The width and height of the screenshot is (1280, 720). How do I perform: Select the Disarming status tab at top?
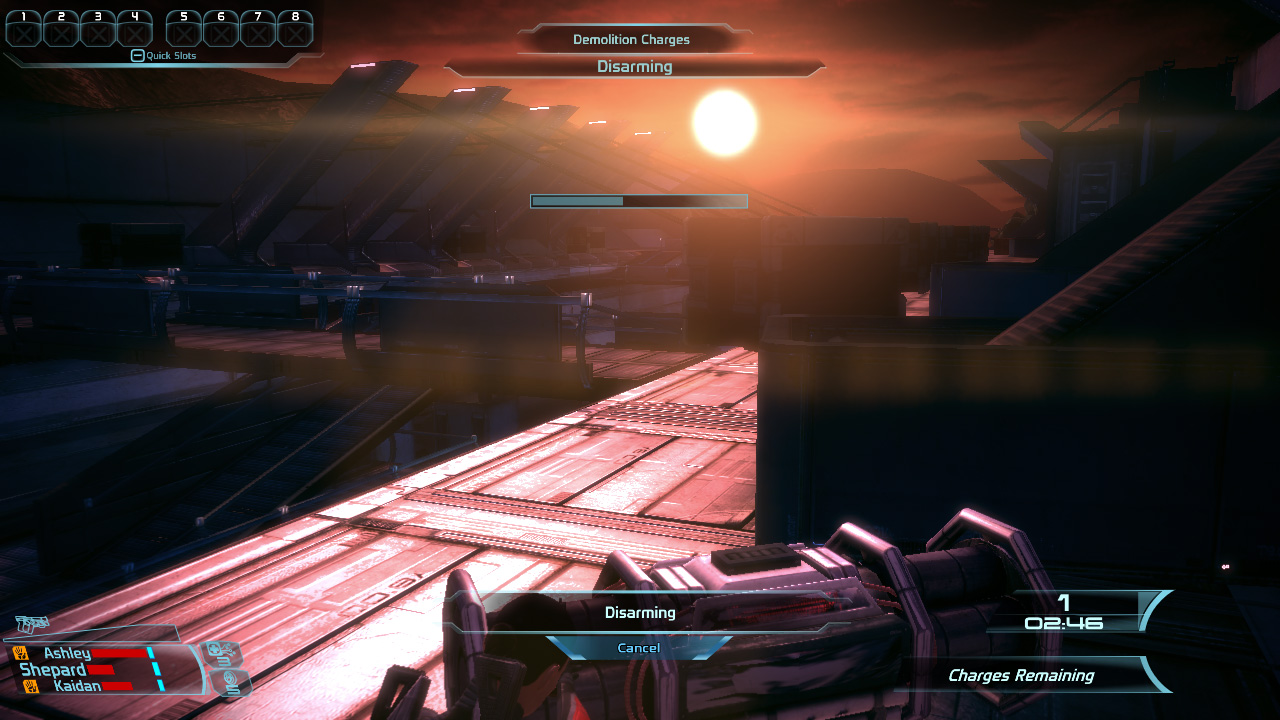coord(637,66)
